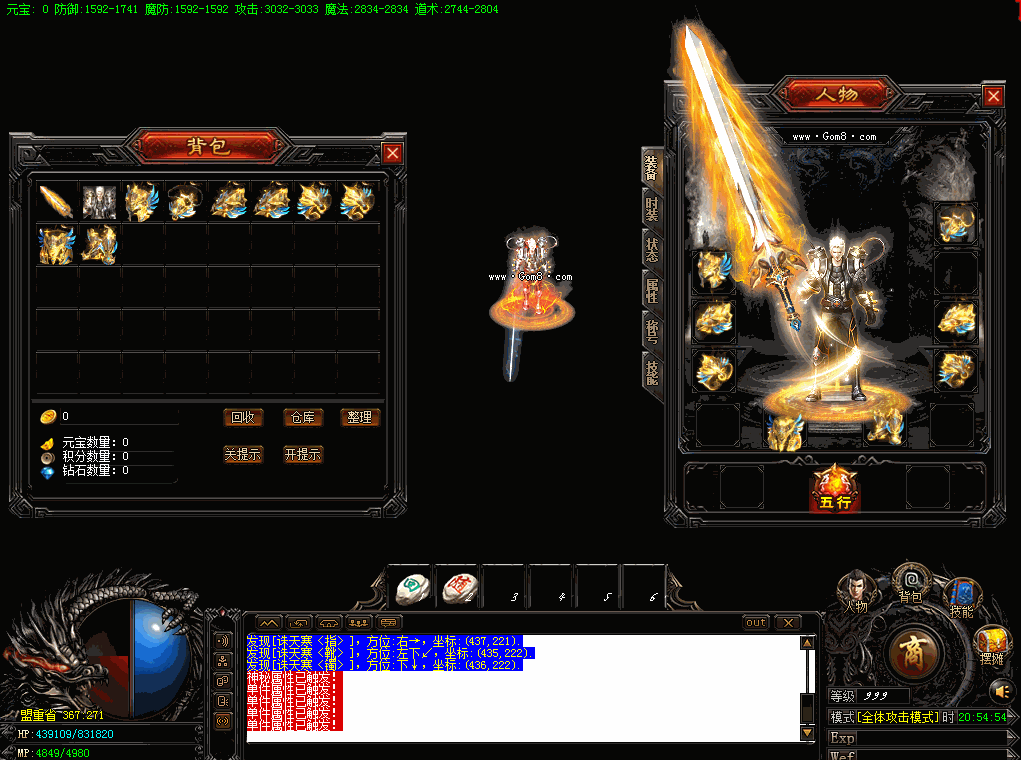1021x760 pixels.
Task: Show the 称号 titles tab
Action: pyautogui.click(x=651, y=329)
